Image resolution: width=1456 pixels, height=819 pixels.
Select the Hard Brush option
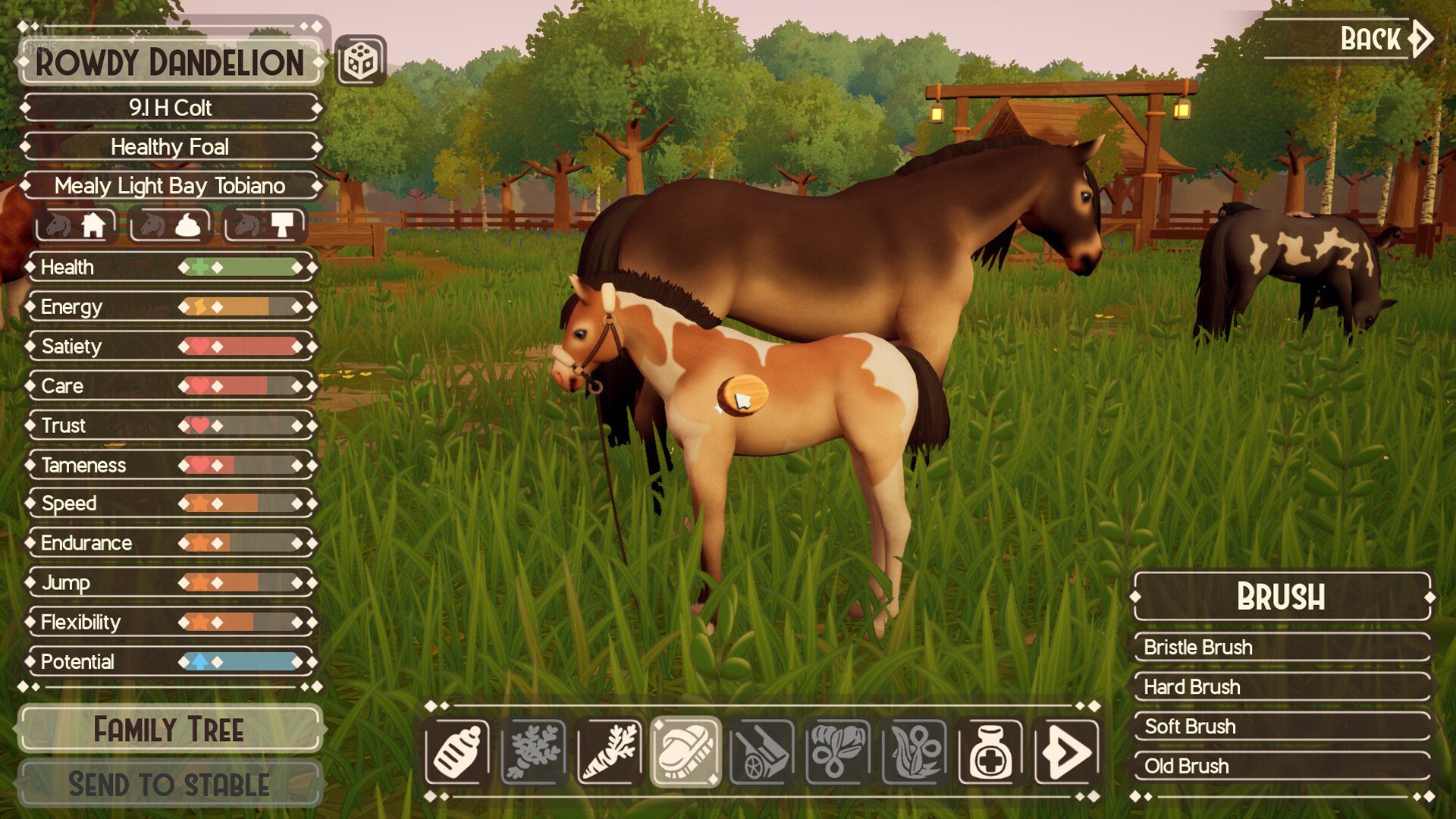pos(1282,686)
